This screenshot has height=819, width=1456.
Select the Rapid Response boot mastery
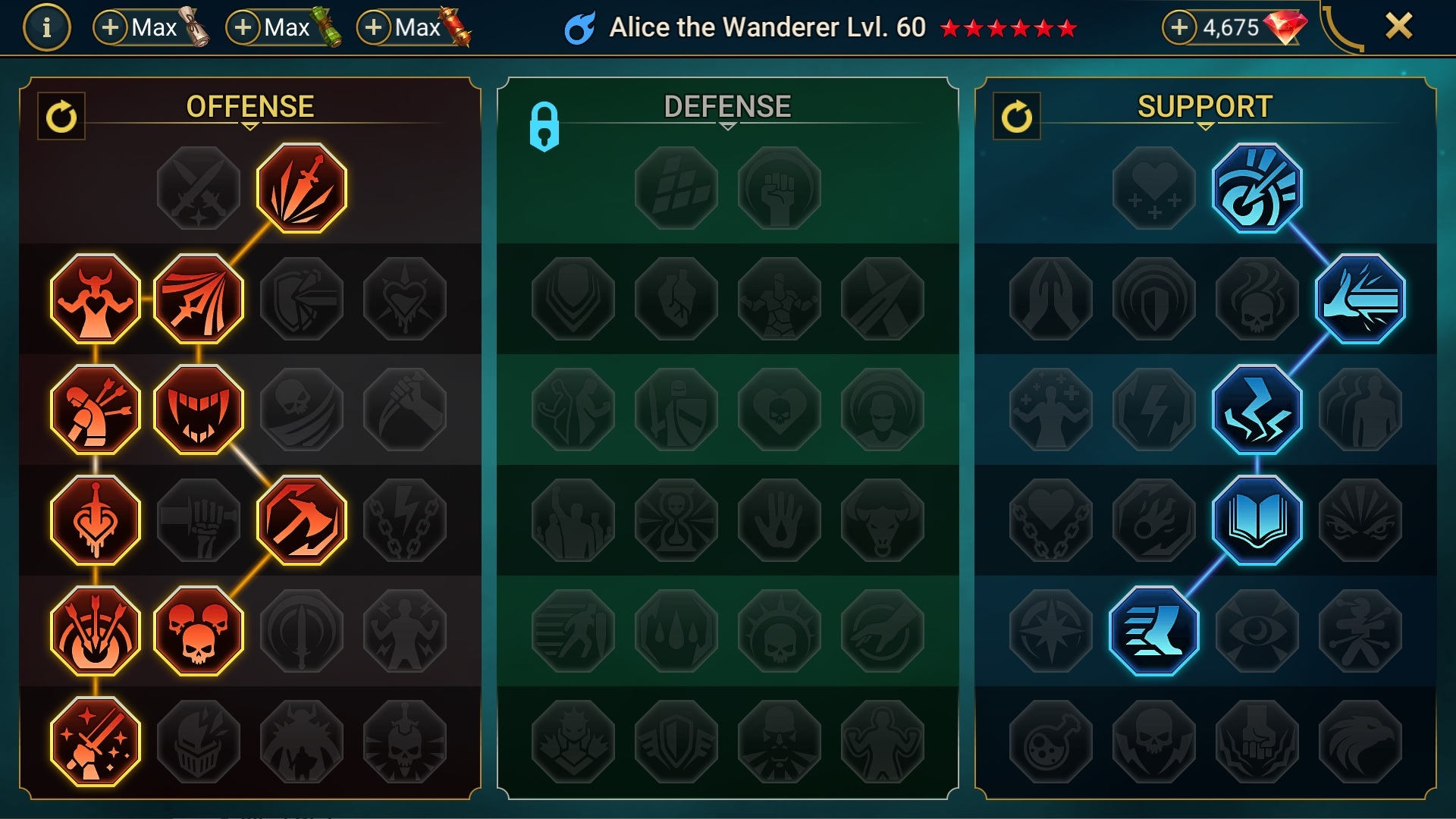(x=1156, y=630)
